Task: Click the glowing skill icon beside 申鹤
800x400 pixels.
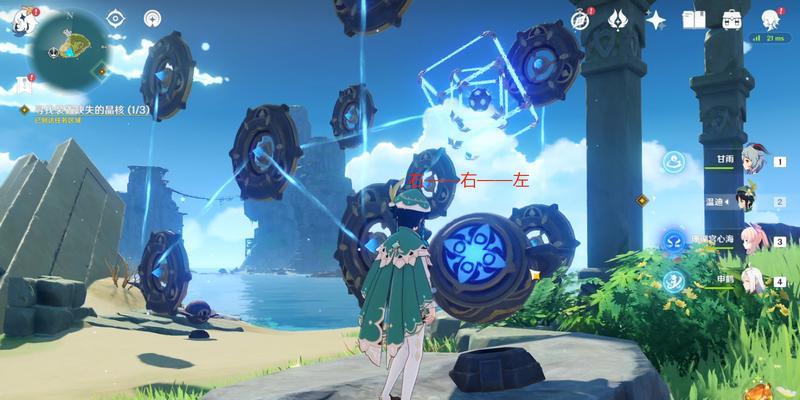Action: pos(674,281)
